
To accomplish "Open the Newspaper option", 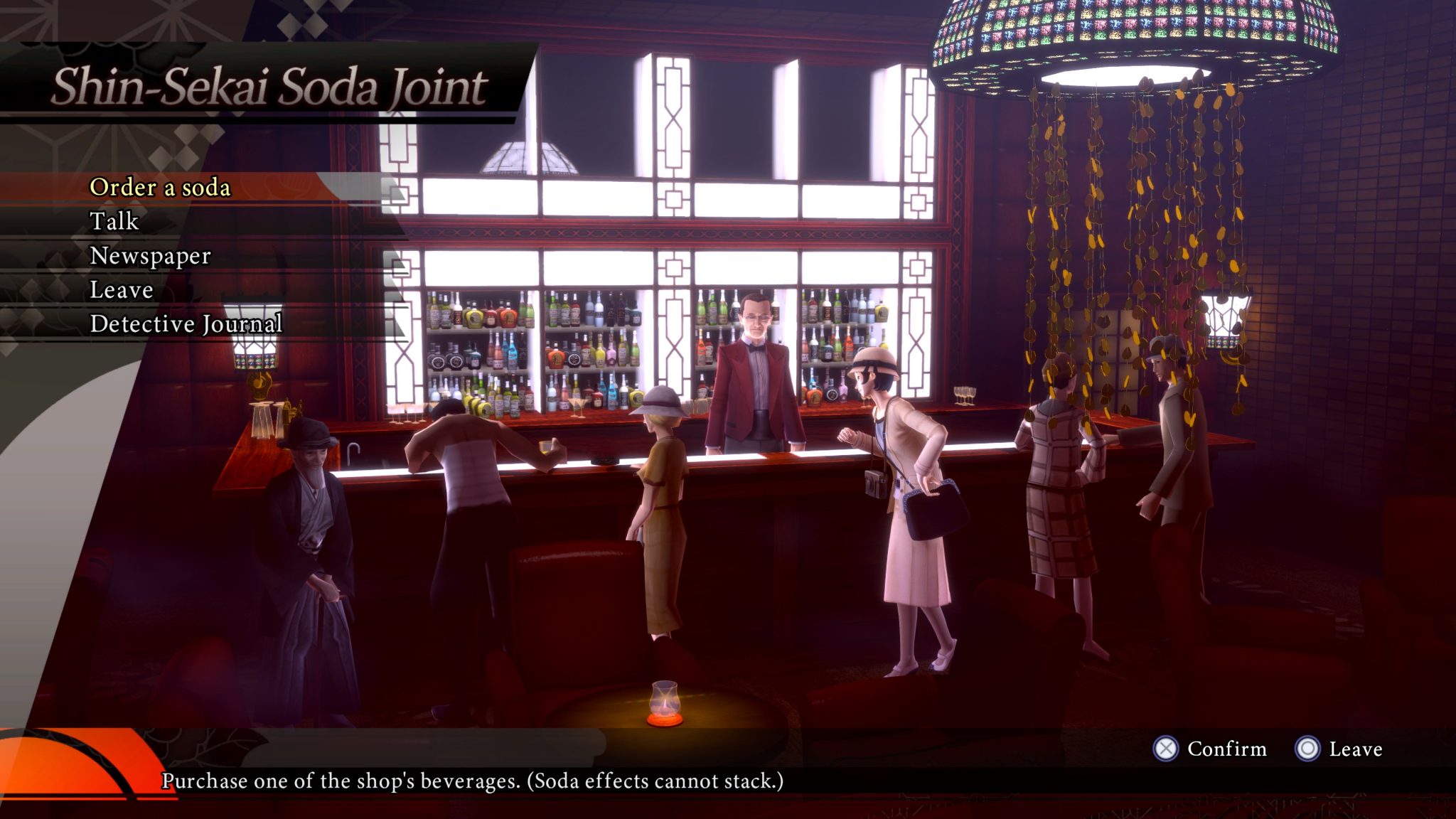I will 149,257.
